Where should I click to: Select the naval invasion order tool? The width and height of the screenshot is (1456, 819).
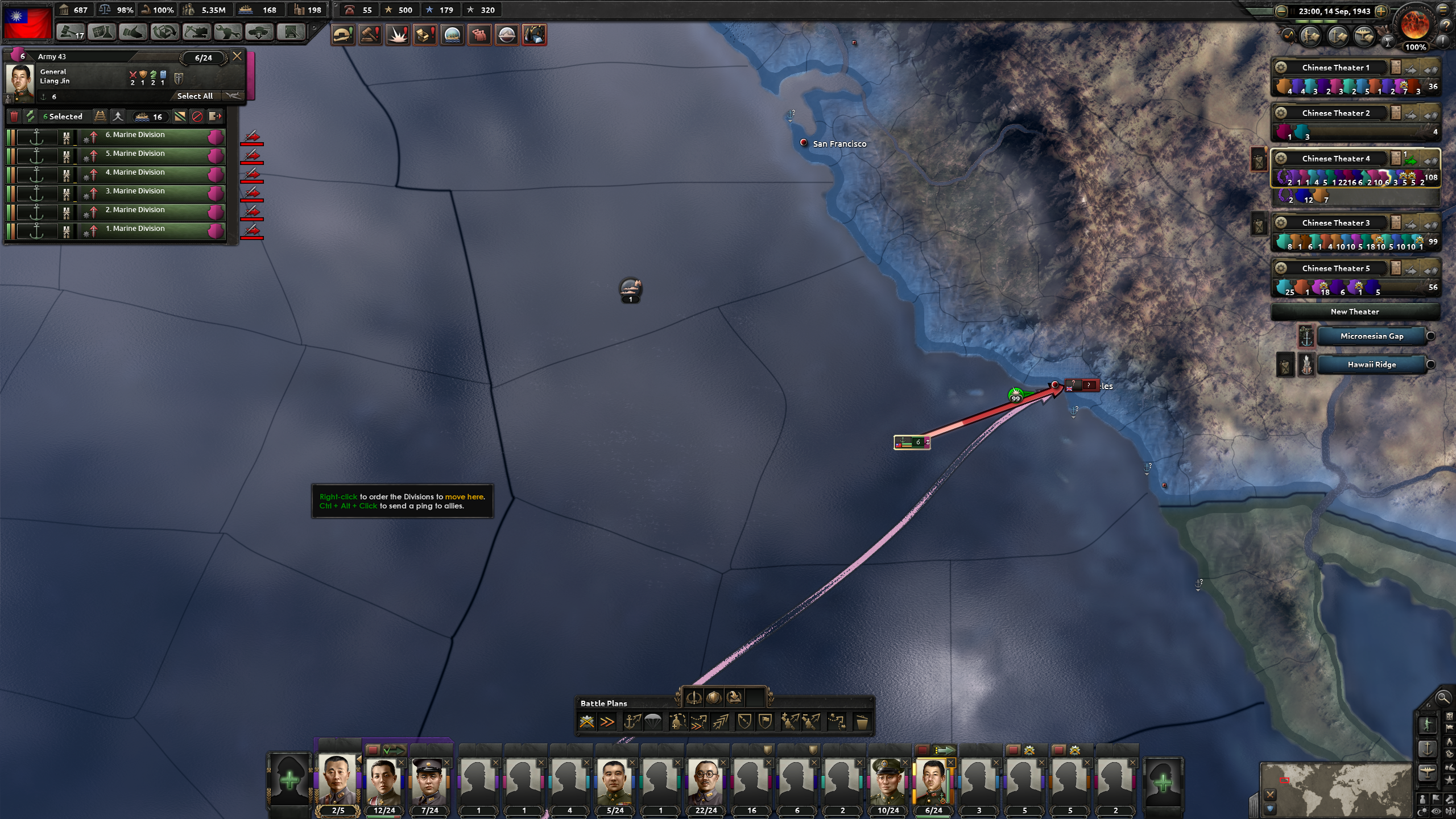632,722
